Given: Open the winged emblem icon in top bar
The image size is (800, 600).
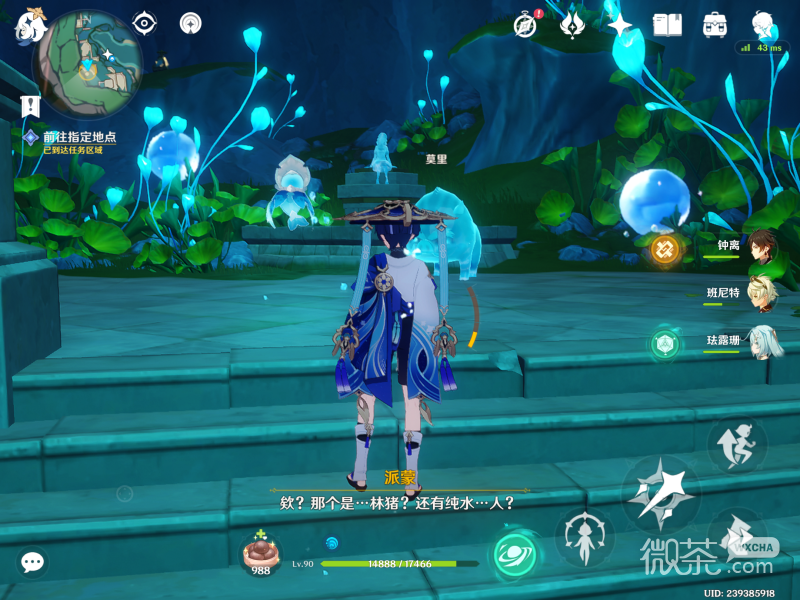Looking at the screenshot, I should tap(573, 24).
